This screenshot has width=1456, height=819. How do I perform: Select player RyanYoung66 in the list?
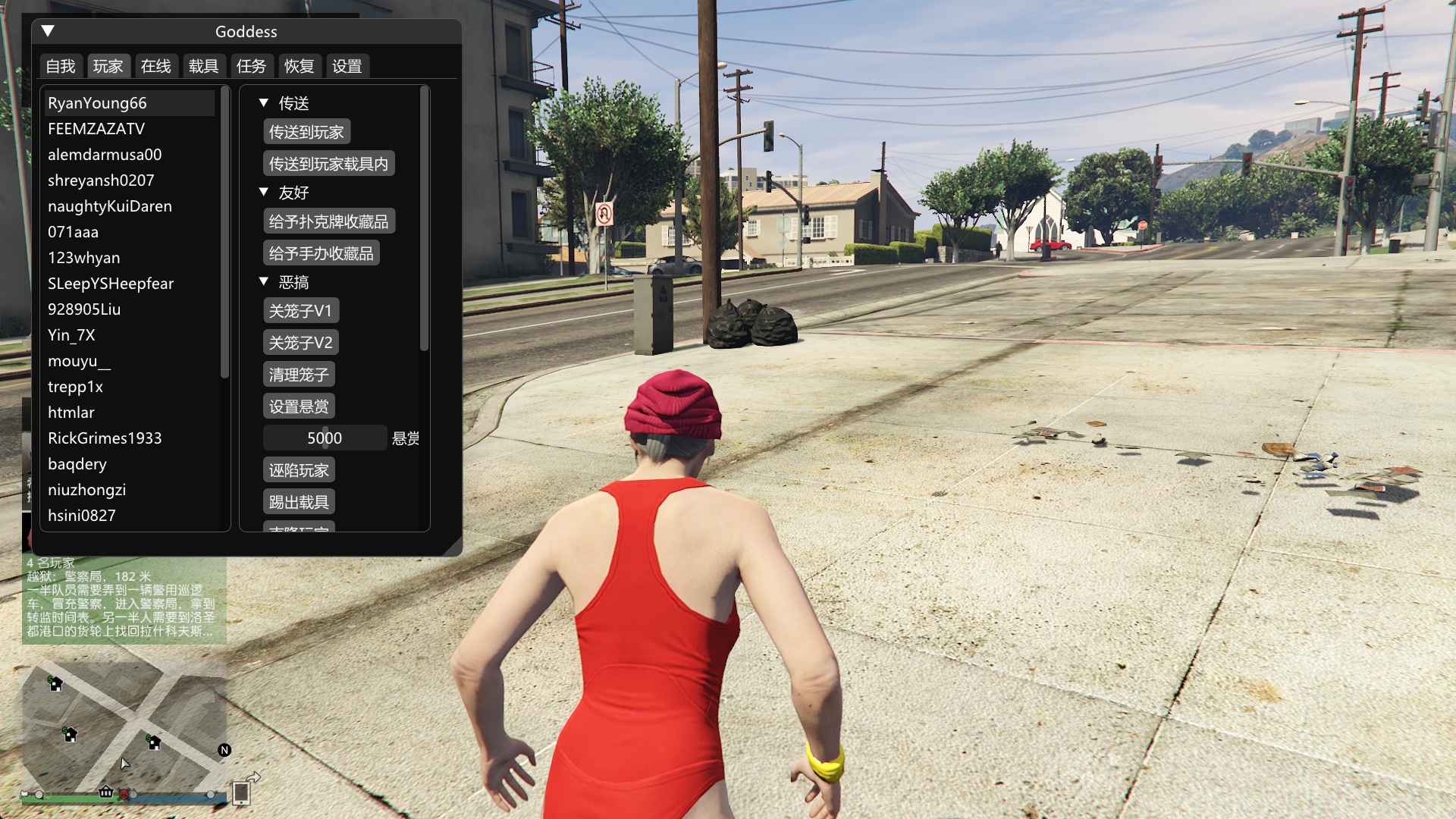97,103
